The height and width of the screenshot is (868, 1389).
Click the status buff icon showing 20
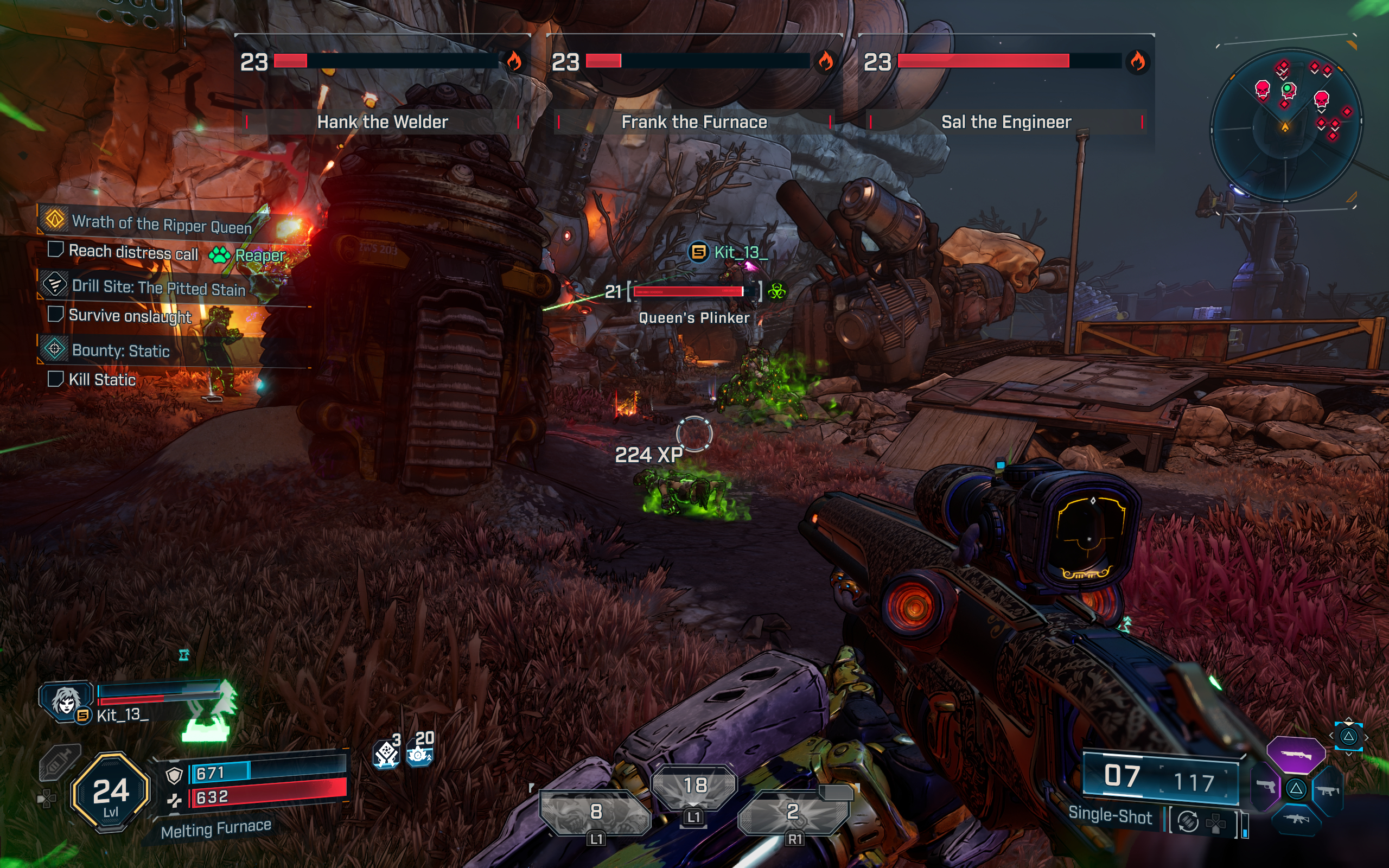pyautogui.click(x=420, y=752)
